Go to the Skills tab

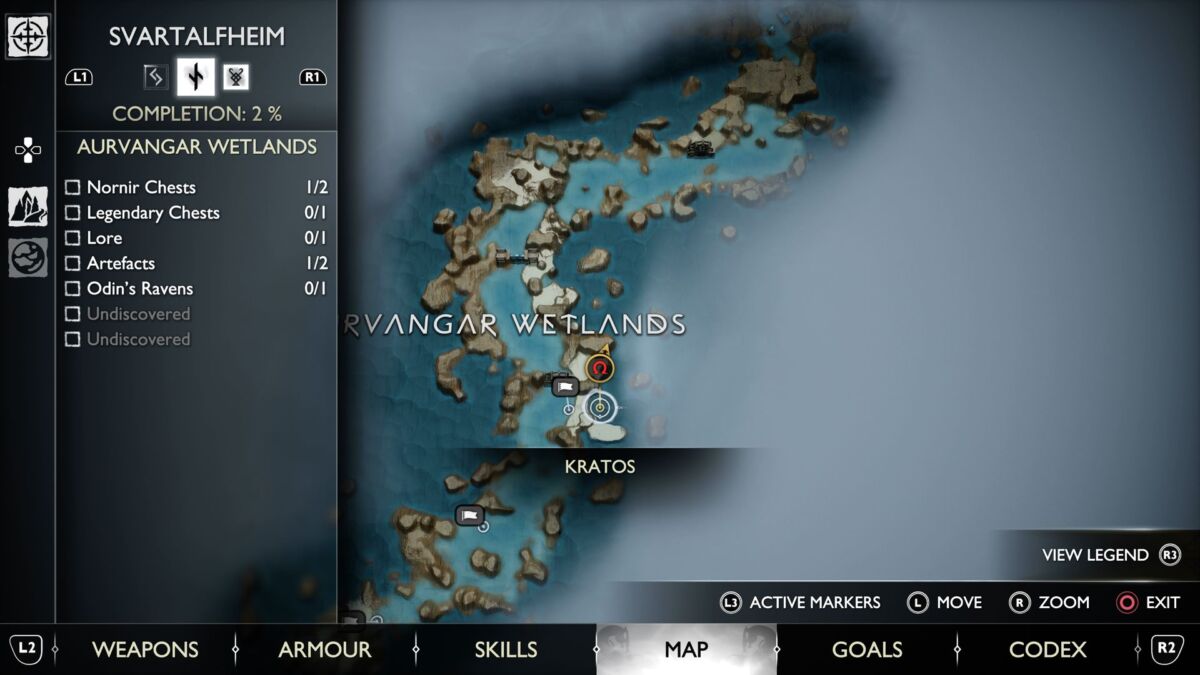(x=505, y=649)
